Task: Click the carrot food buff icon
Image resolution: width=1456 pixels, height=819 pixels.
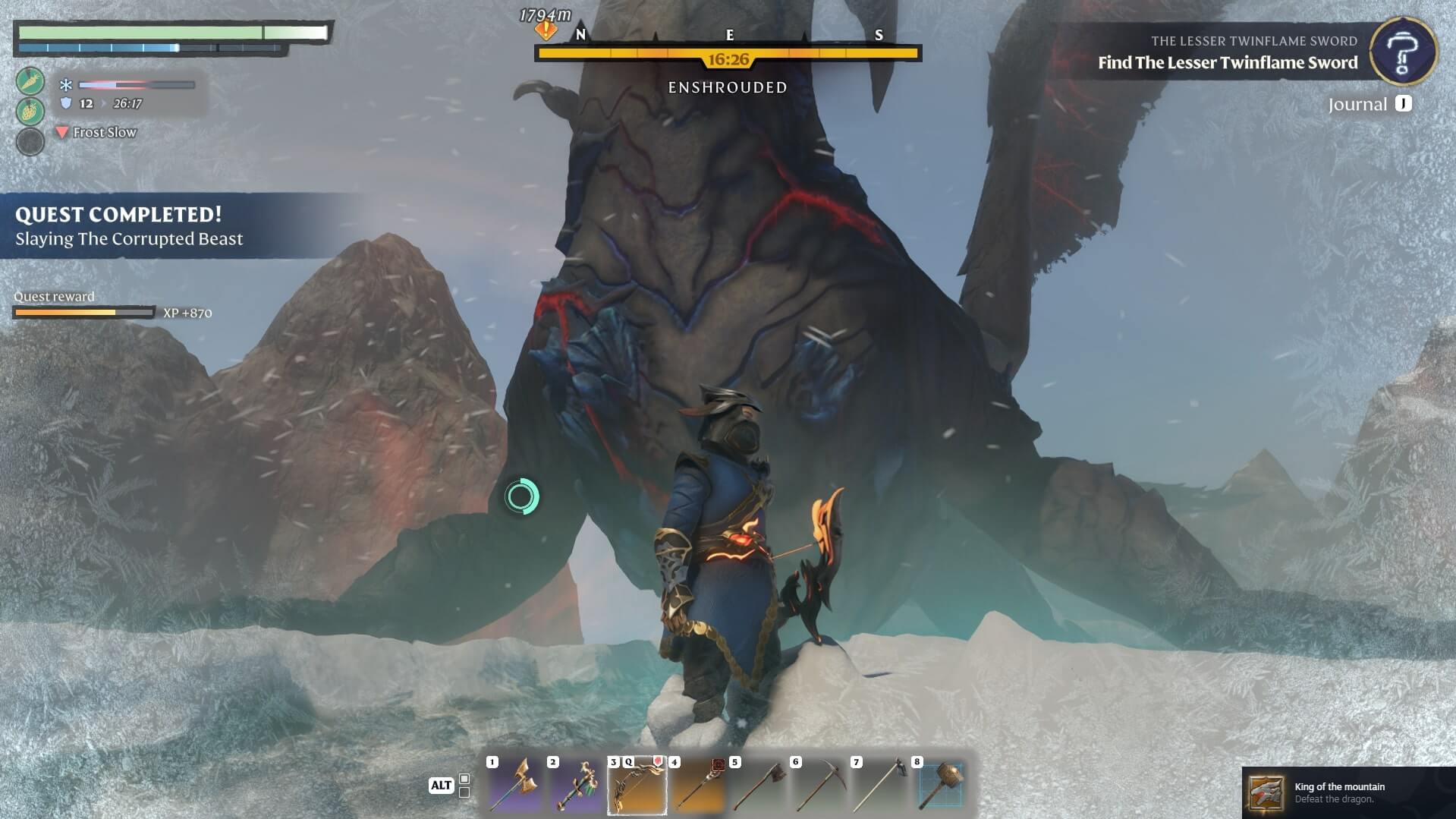Action: [30, 81]
